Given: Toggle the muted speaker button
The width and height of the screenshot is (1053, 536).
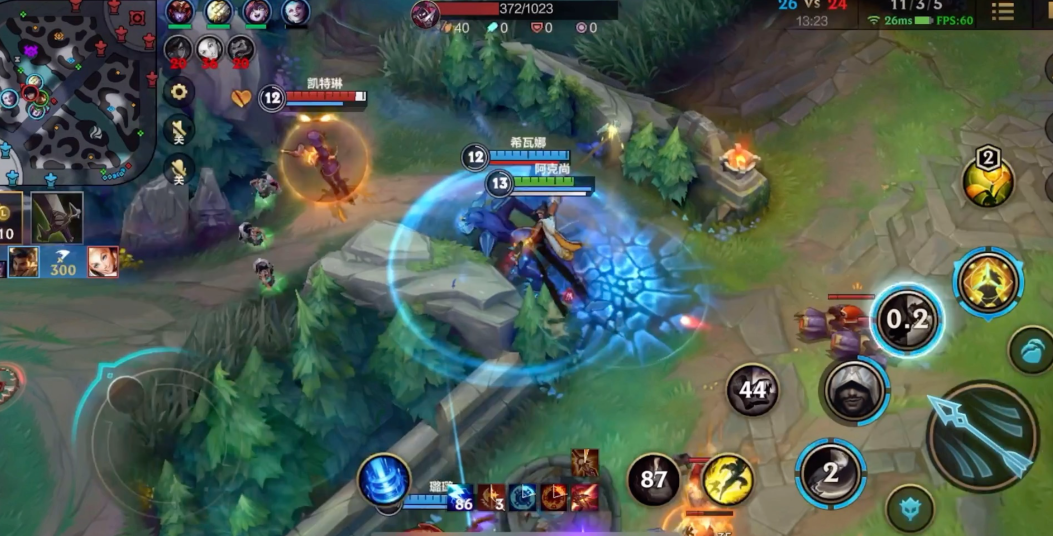Looking at the screenshot, I should pos(179,130).
